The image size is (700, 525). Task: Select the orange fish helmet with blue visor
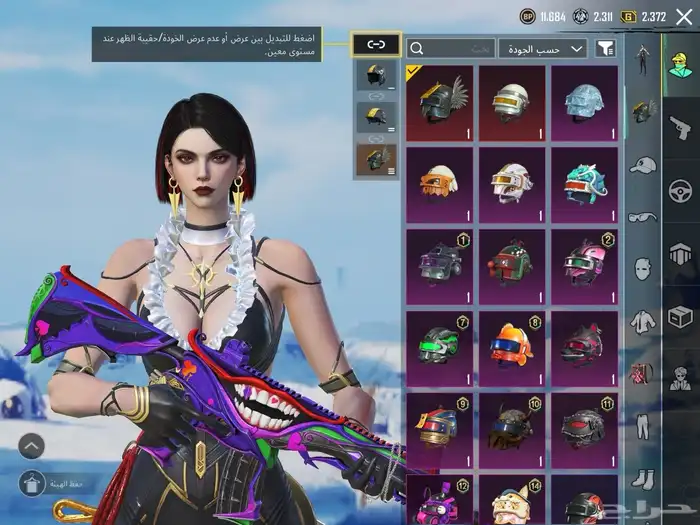pos(511,346)
